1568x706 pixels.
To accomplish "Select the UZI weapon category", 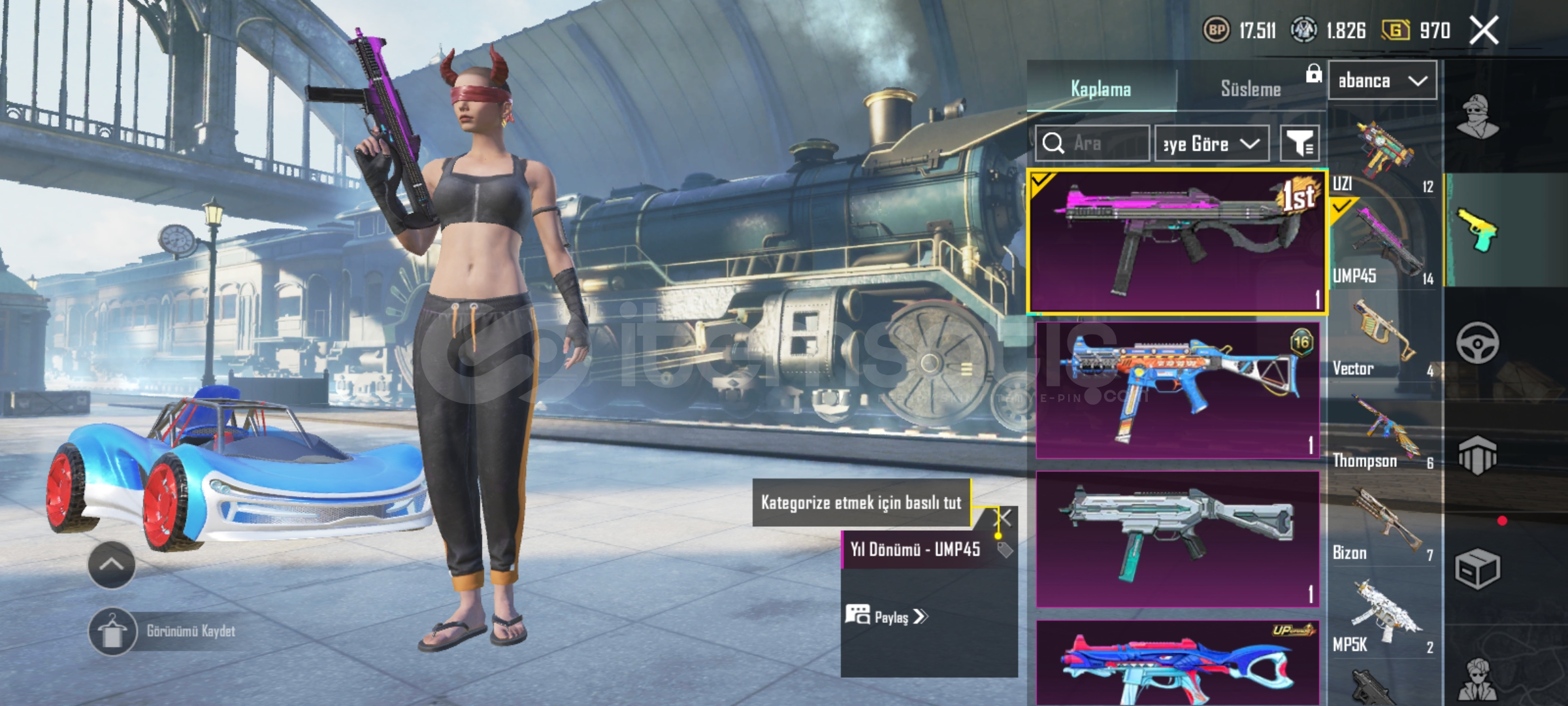I will coord(1382,154).
